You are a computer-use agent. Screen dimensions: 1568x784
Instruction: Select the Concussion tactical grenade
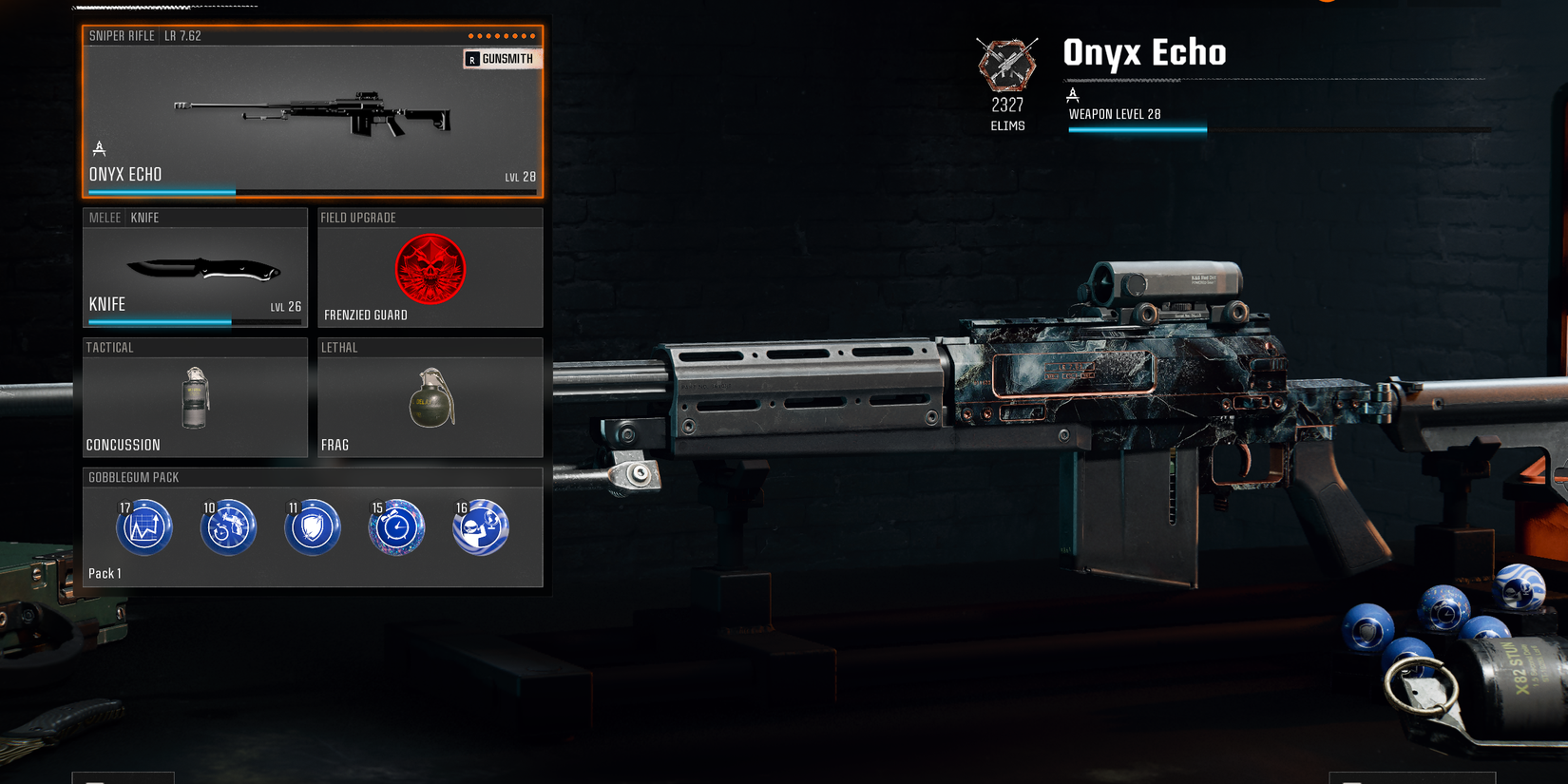(195, 399)
